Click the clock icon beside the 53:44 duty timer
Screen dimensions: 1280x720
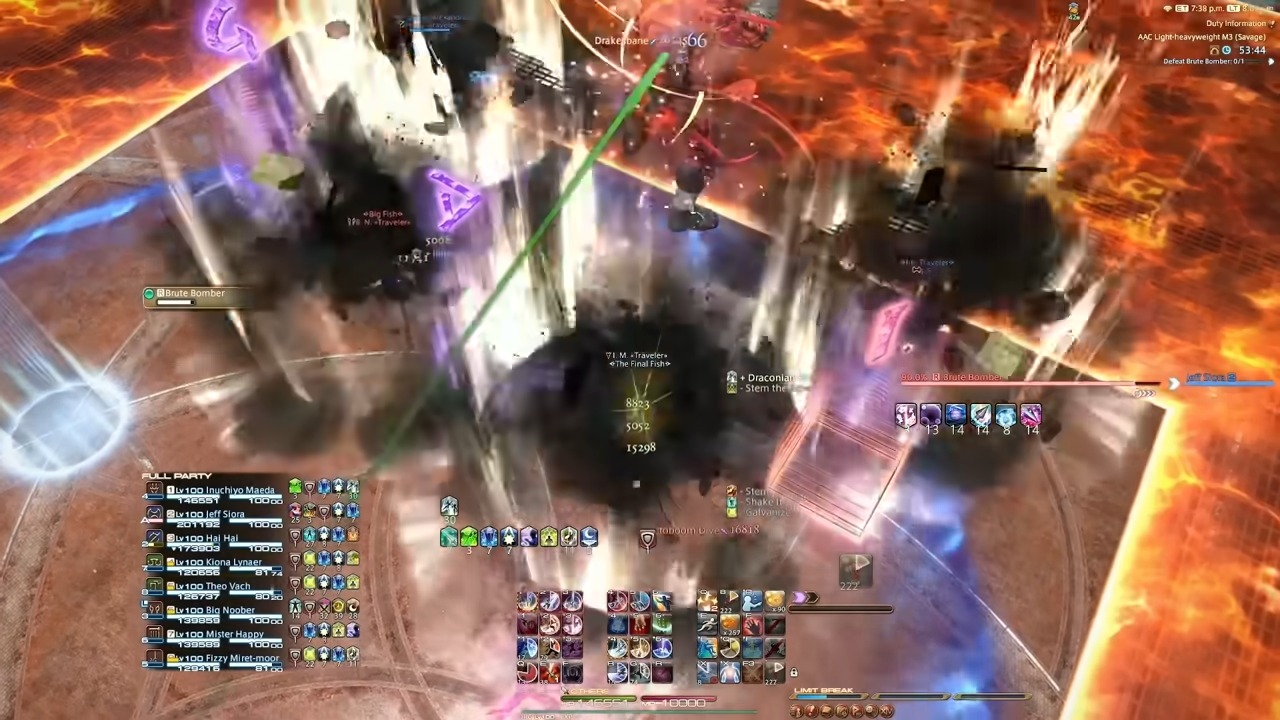pos(1226,51)
